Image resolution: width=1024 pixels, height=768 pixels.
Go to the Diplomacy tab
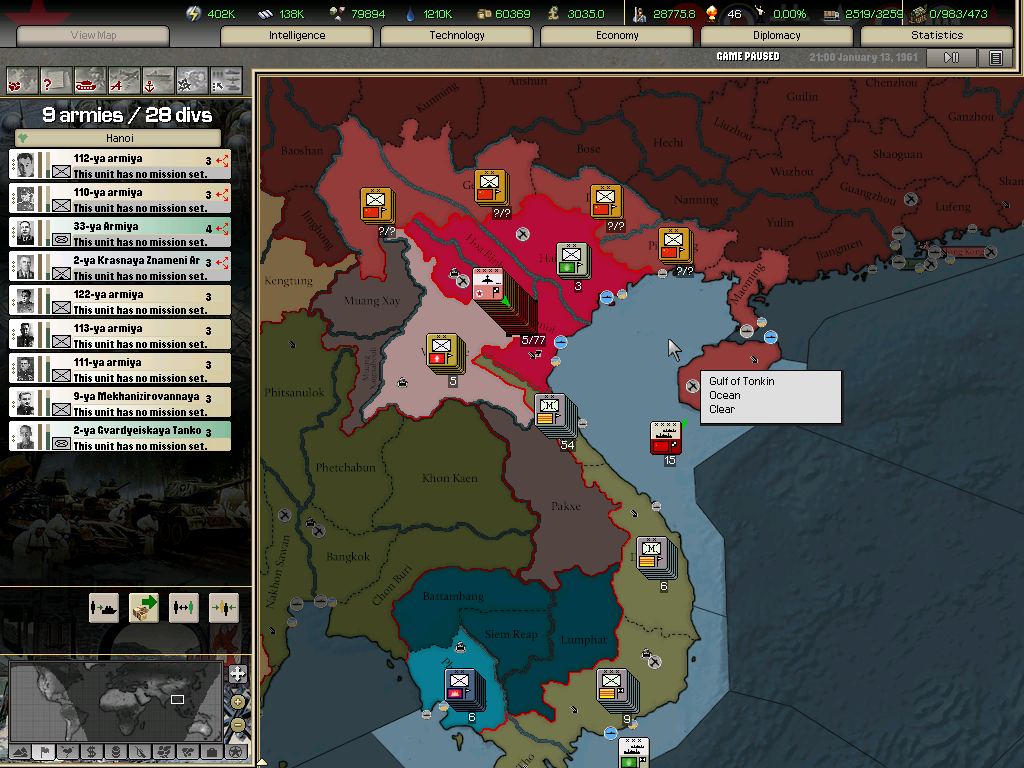pyautogui.click(x=777, y=36)
